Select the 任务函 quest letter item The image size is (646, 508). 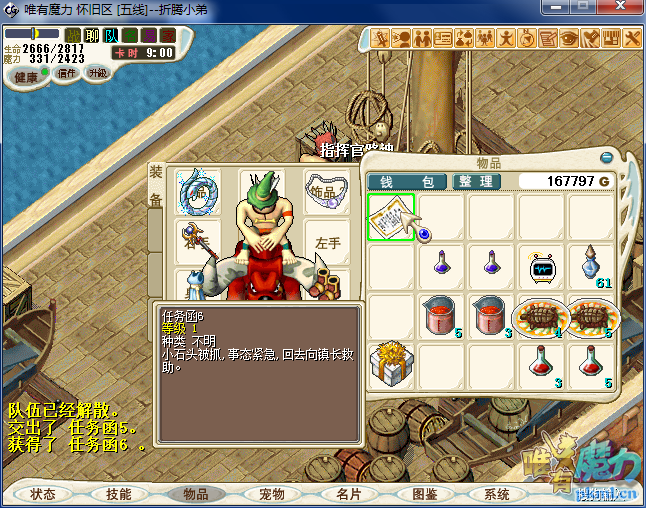[391, 217]
